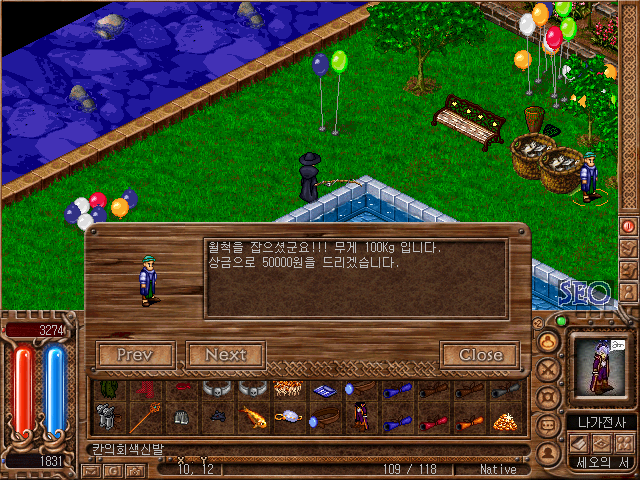This screenshot has height=480, width=640.
Task: Close the fishing reward dialogue
Action: click(x=480, y=355)
